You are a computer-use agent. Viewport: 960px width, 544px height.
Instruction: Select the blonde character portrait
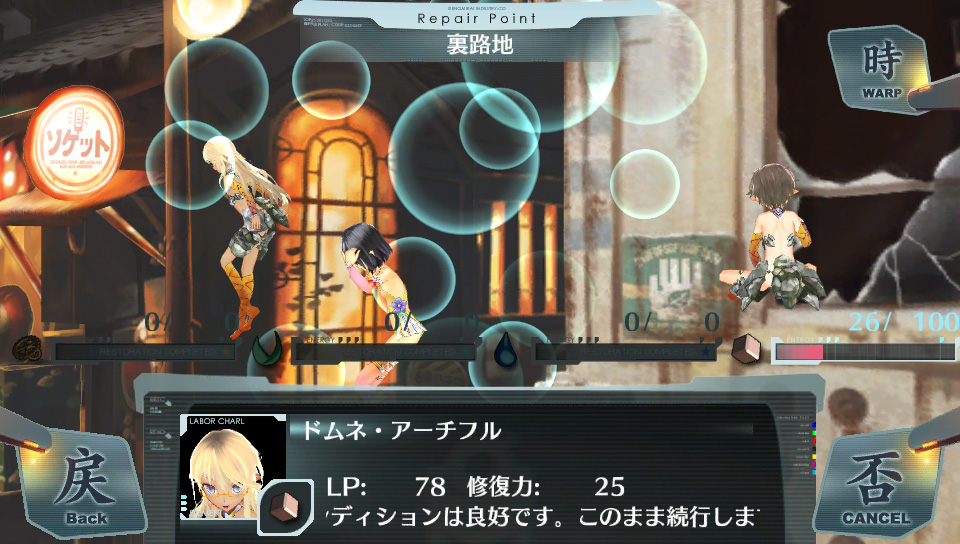[232, 468]
